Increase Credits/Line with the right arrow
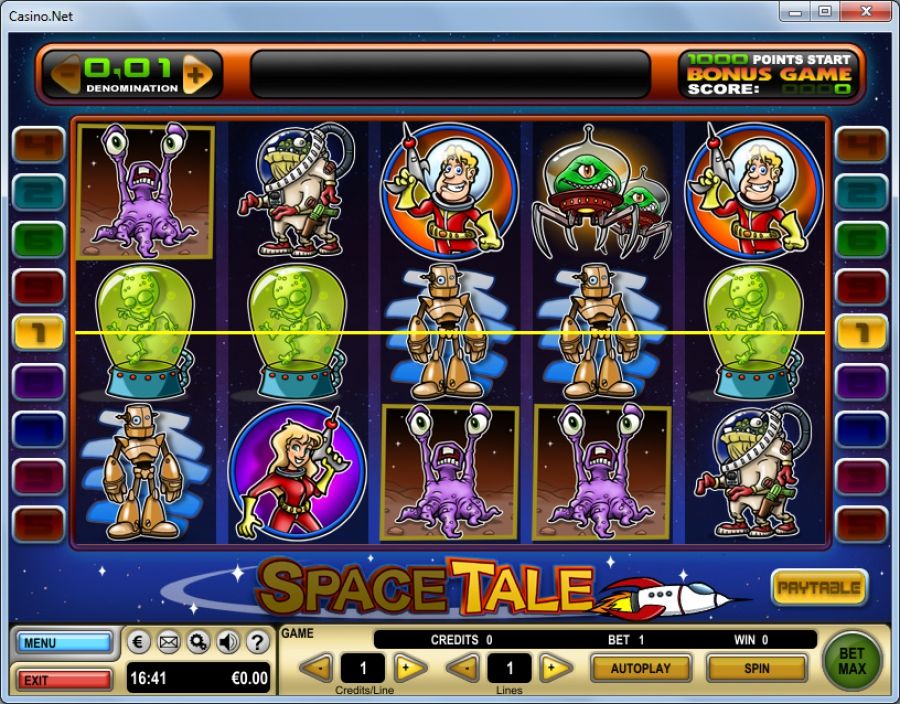The width and height of the screenshot is (900, 704). pos(409,668)
